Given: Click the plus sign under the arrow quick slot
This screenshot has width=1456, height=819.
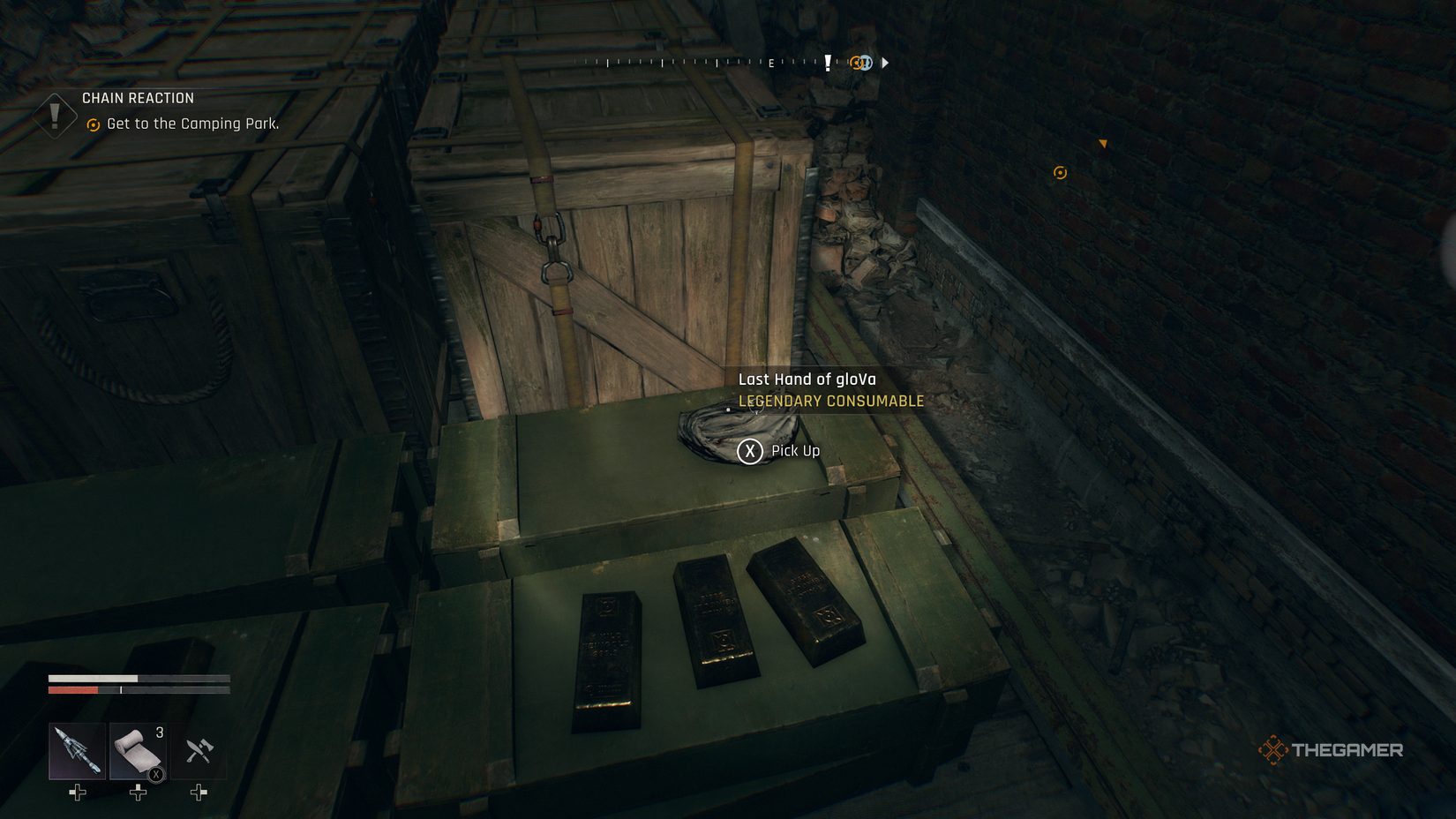Looking at the screenshot, I should pyautogui.click(x=76, y=793).
